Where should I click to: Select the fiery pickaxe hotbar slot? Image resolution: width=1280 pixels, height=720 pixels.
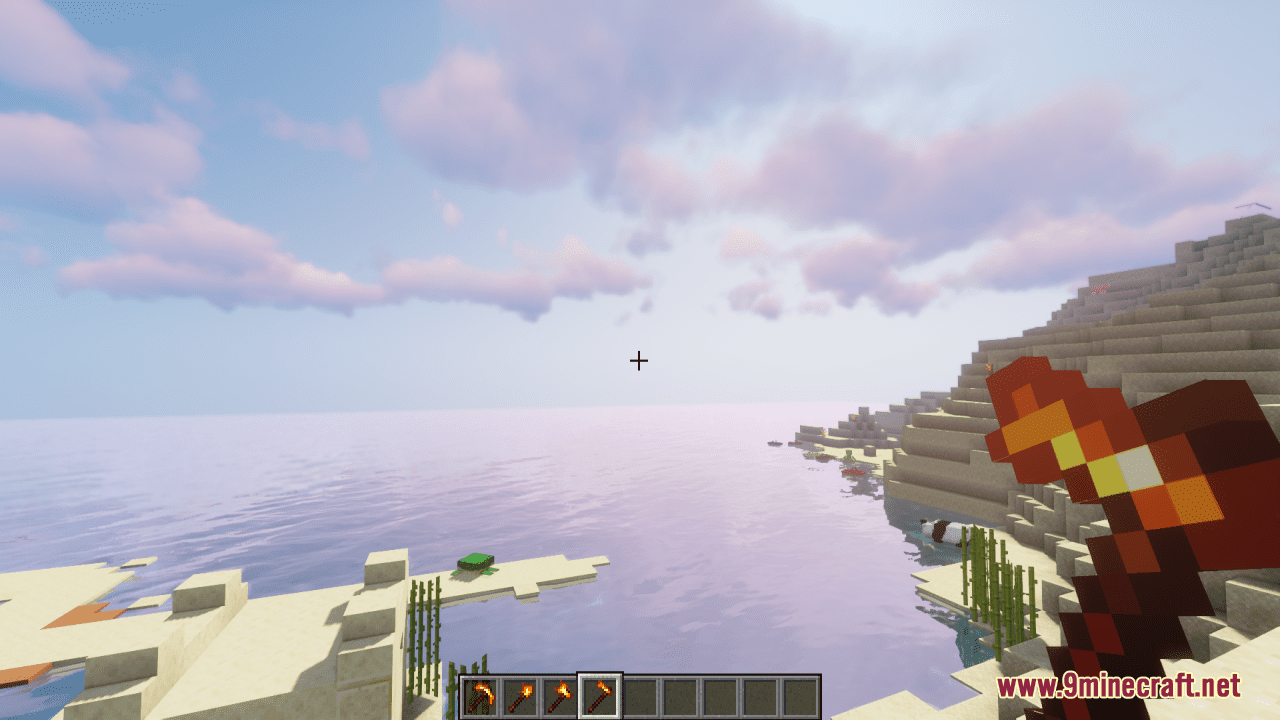click(x=480, y=696)
